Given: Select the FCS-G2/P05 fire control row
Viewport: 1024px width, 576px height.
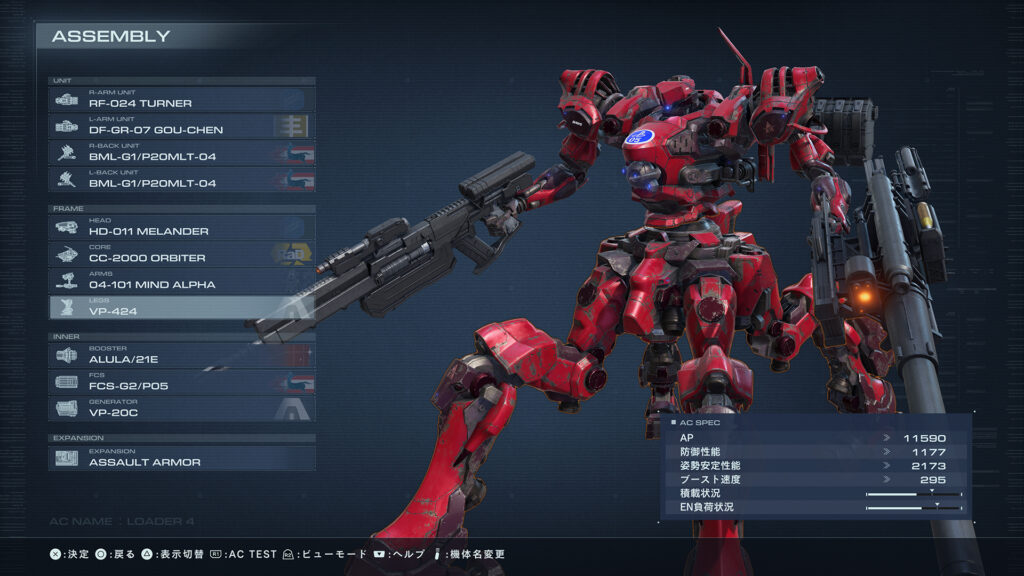Looking at the screenshot, I should [182, 382].
